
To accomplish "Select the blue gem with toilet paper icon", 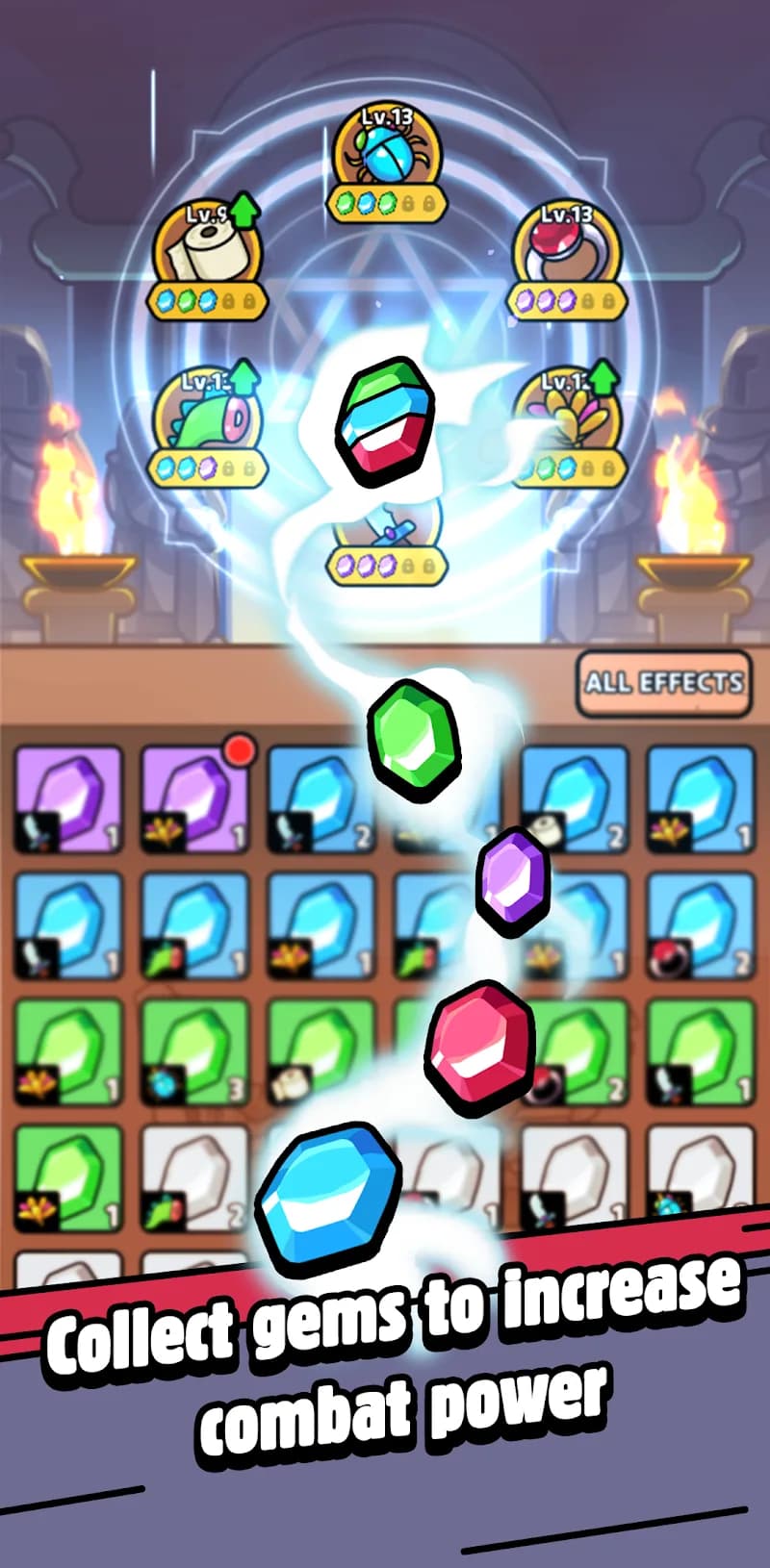I will [x=574, y=798].
